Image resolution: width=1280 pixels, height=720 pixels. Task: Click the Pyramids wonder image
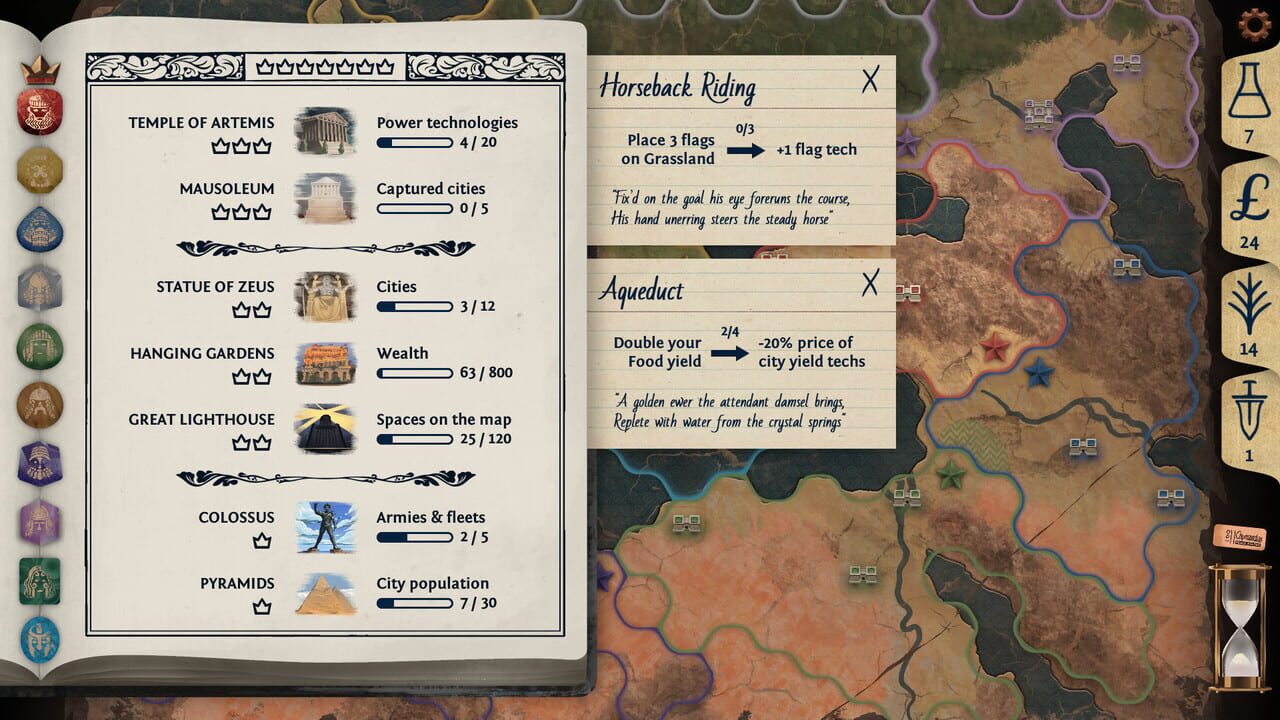326,591
